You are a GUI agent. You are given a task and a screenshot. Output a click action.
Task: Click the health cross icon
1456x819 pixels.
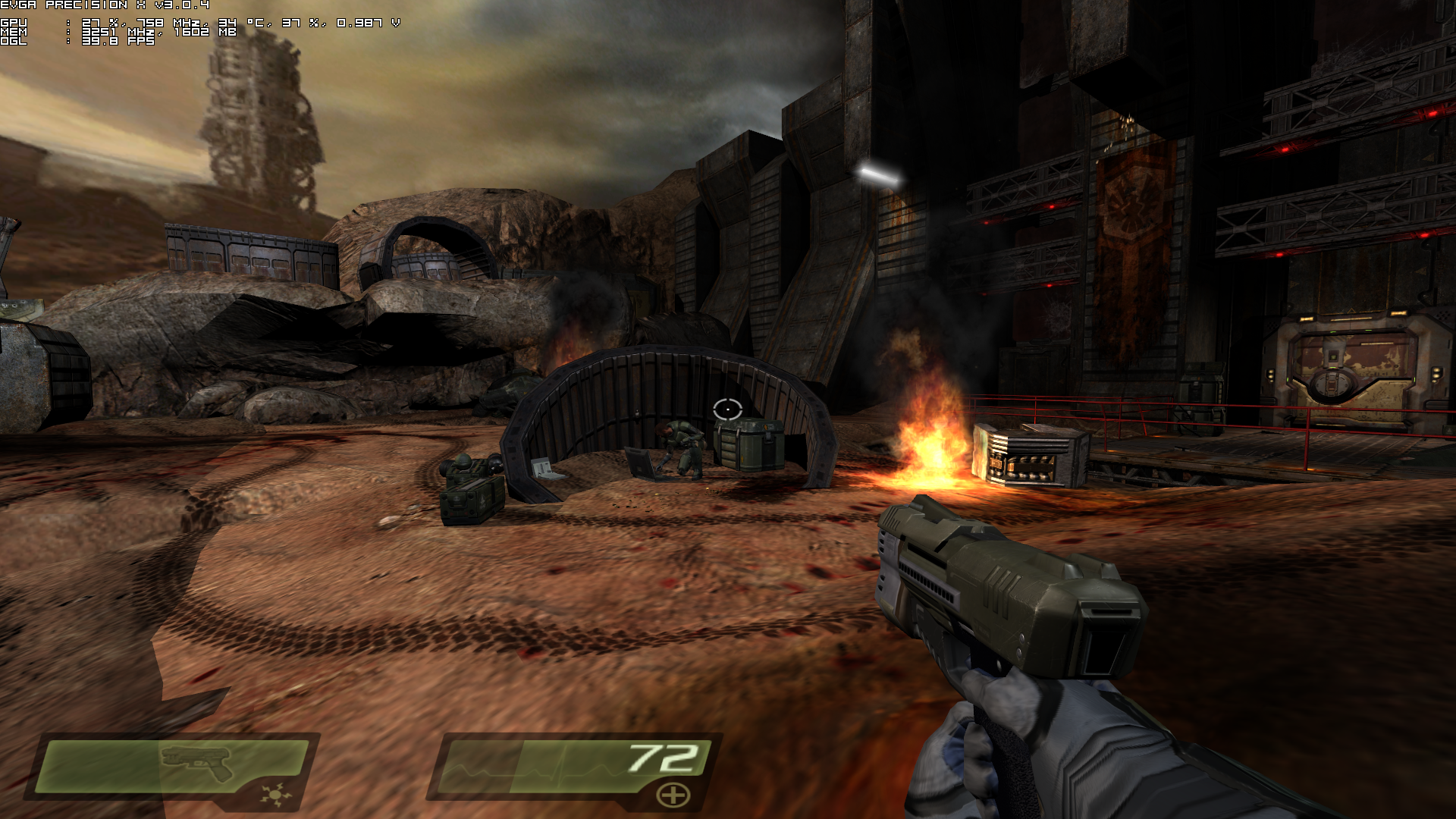[x=673, y=795]
